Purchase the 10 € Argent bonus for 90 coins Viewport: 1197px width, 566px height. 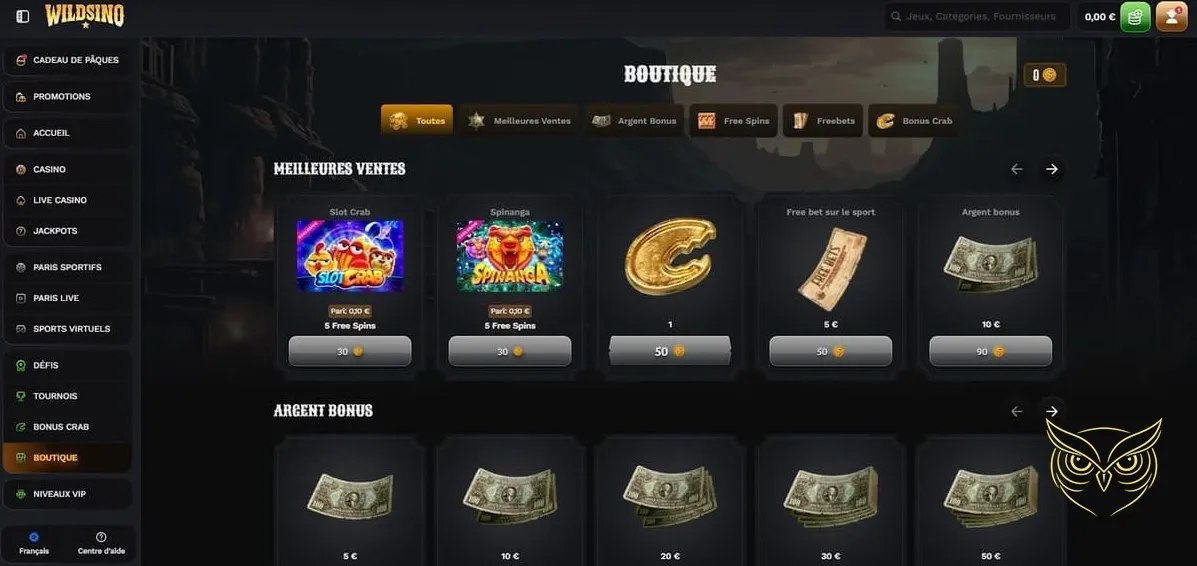(990, 351)
